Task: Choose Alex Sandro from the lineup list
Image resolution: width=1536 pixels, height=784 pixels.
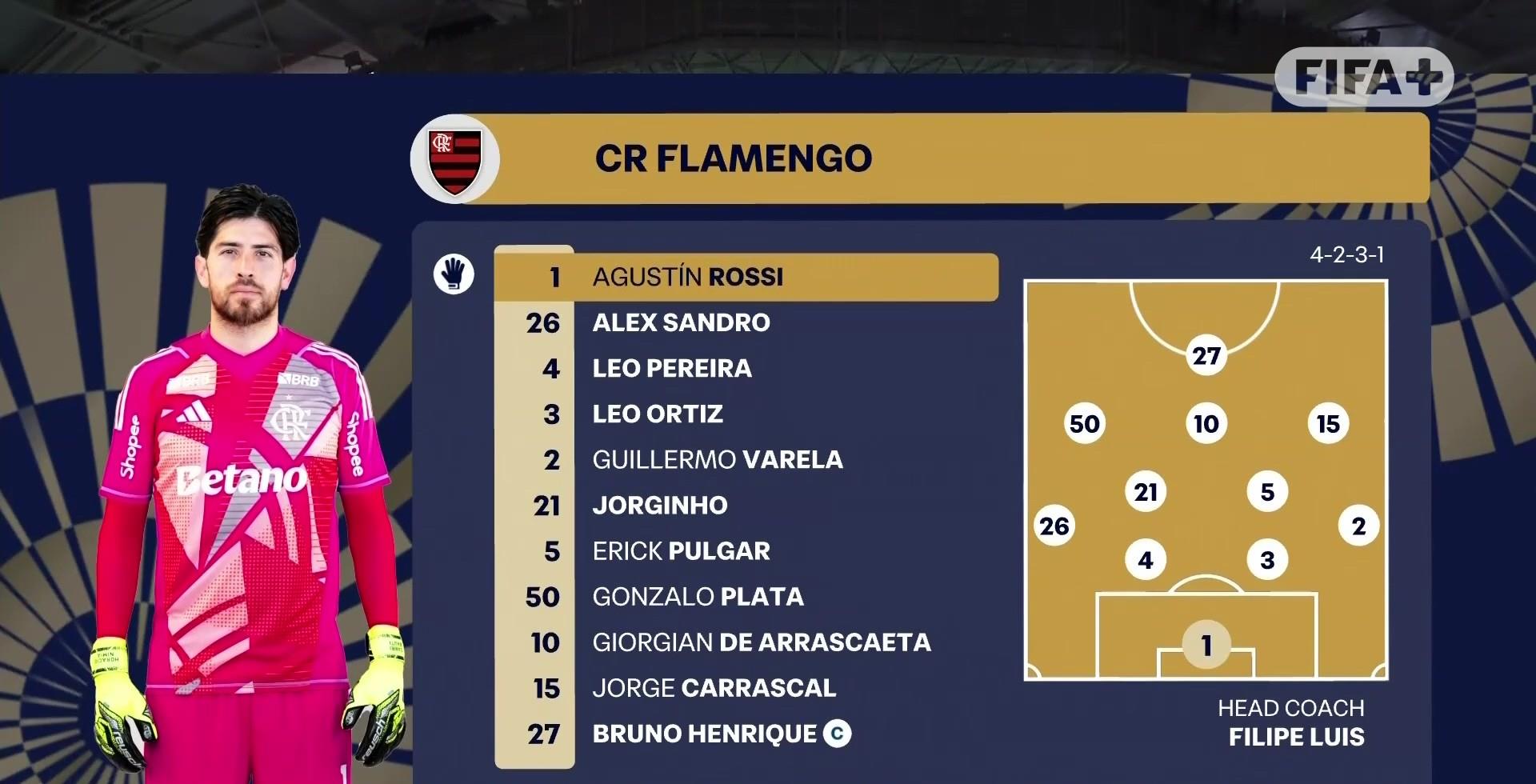Action: [680, 322]
